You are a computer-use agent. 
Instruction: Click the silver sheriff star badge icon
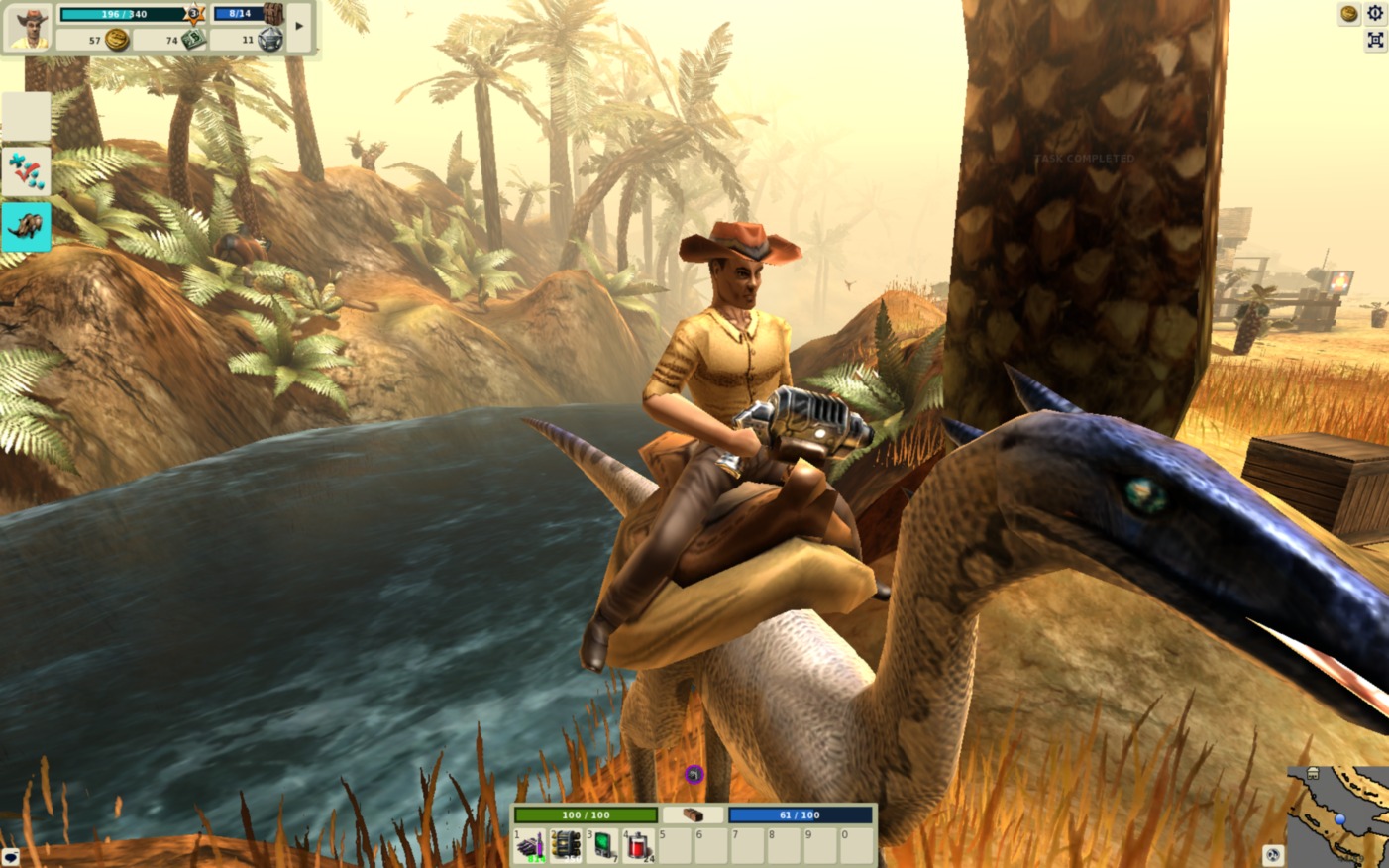coord(270,40)
